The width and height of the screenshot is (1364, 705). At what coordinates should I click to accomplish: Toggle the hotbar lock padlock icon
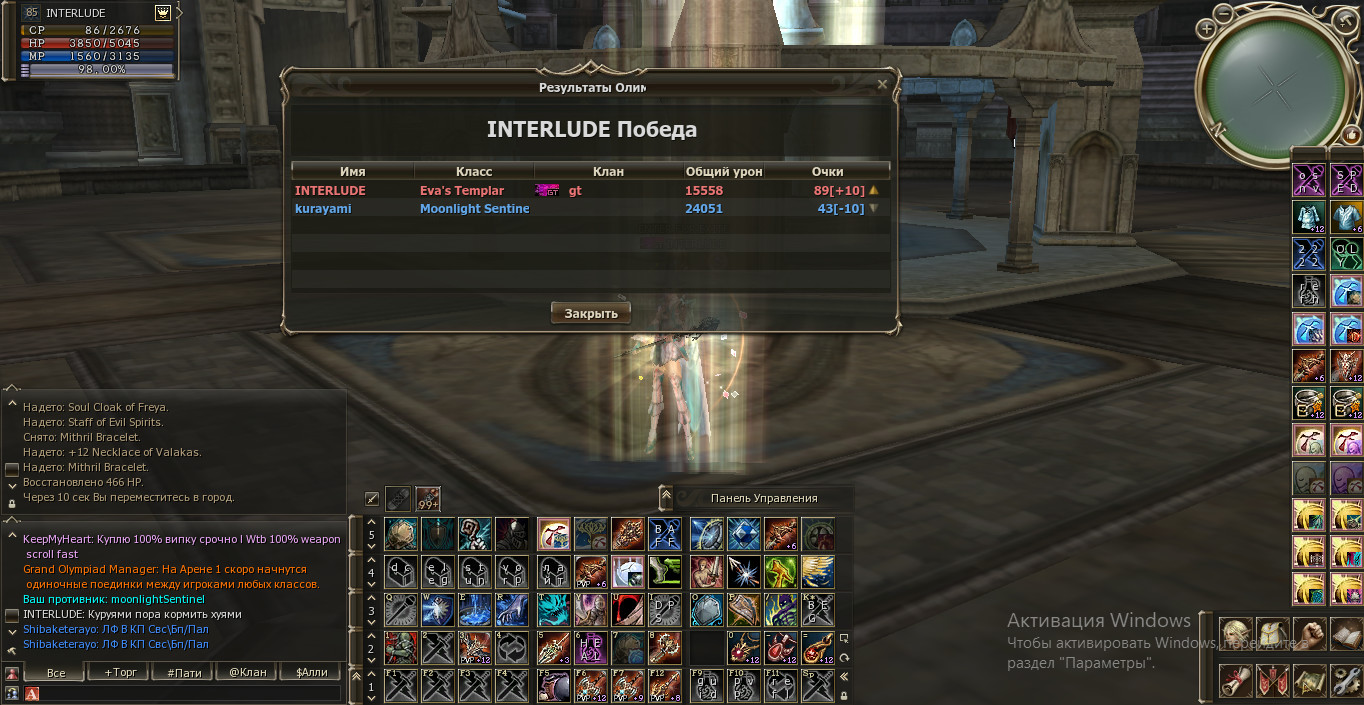click(845, 695)
